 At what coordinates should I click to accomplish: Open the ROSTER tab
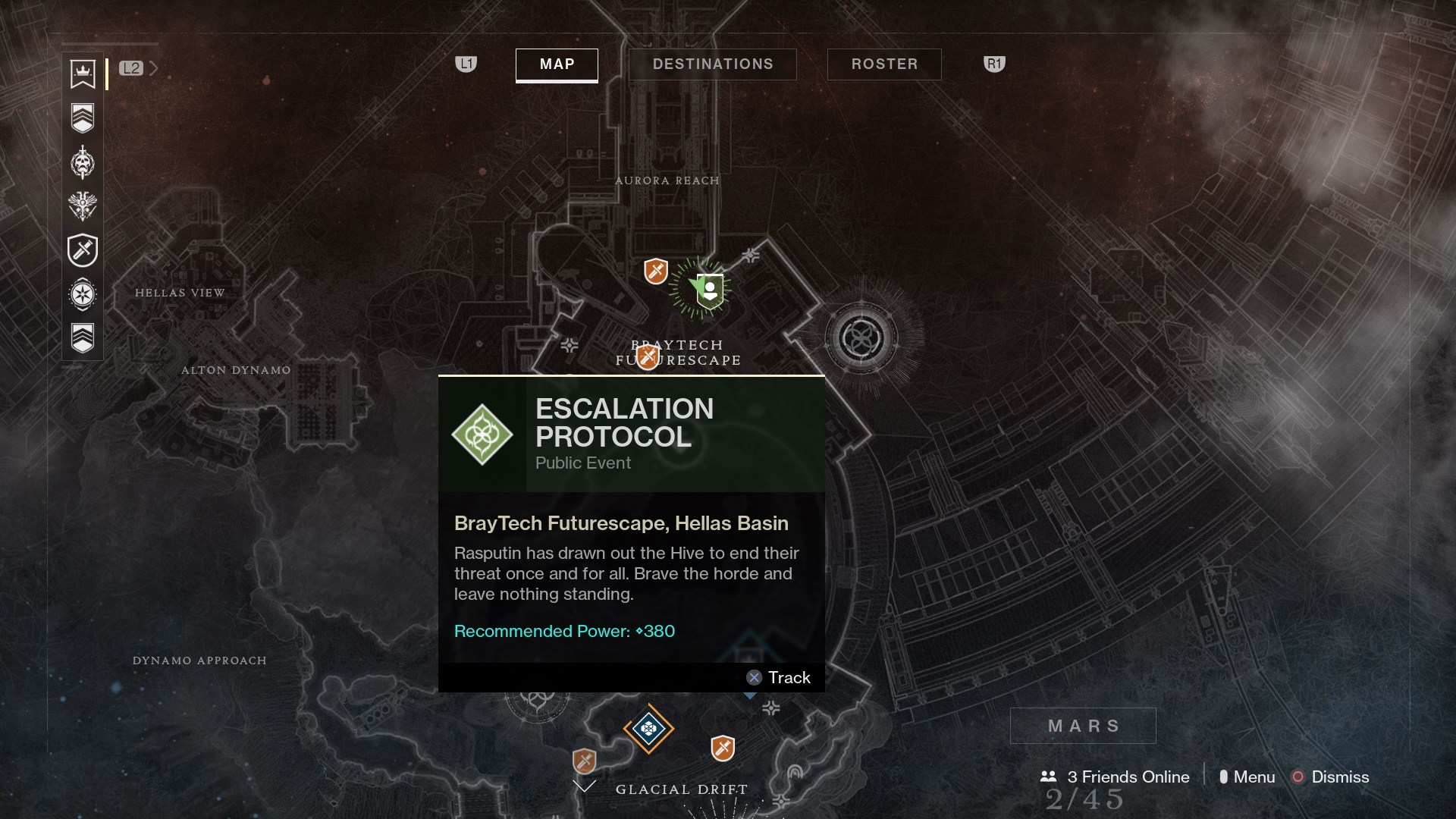[883, 64]
